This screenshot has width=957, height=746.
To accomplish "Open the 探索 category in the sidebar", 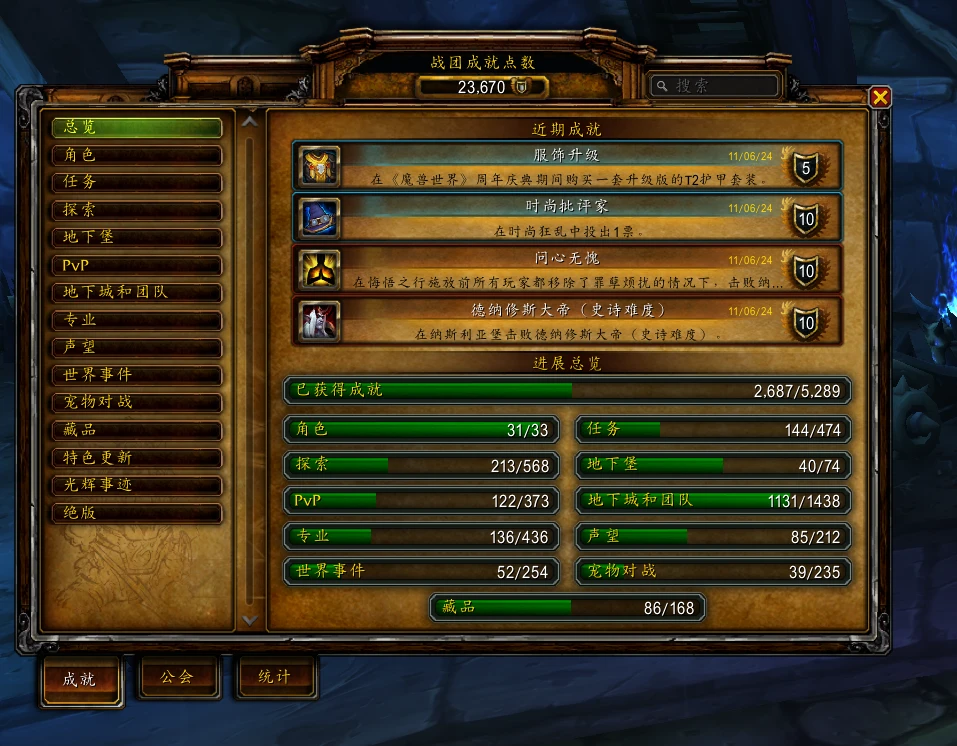I will [137, 210].
